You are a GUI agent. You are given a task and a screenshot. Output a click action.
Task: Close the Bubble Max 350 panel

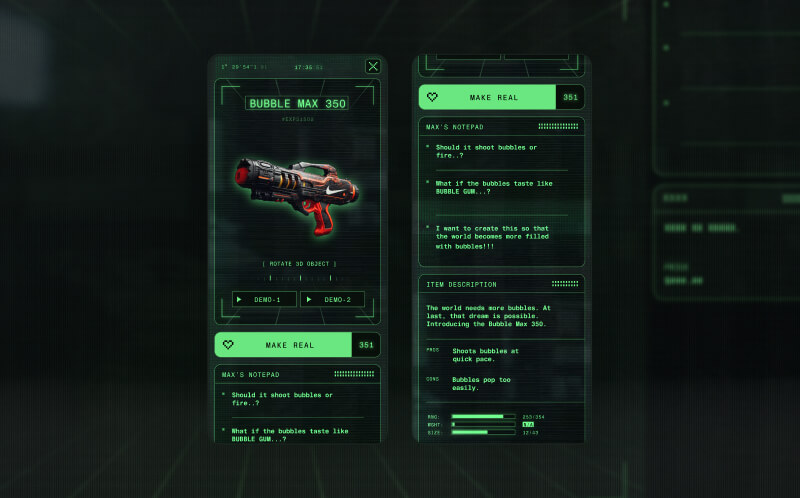tap(373, 67)
